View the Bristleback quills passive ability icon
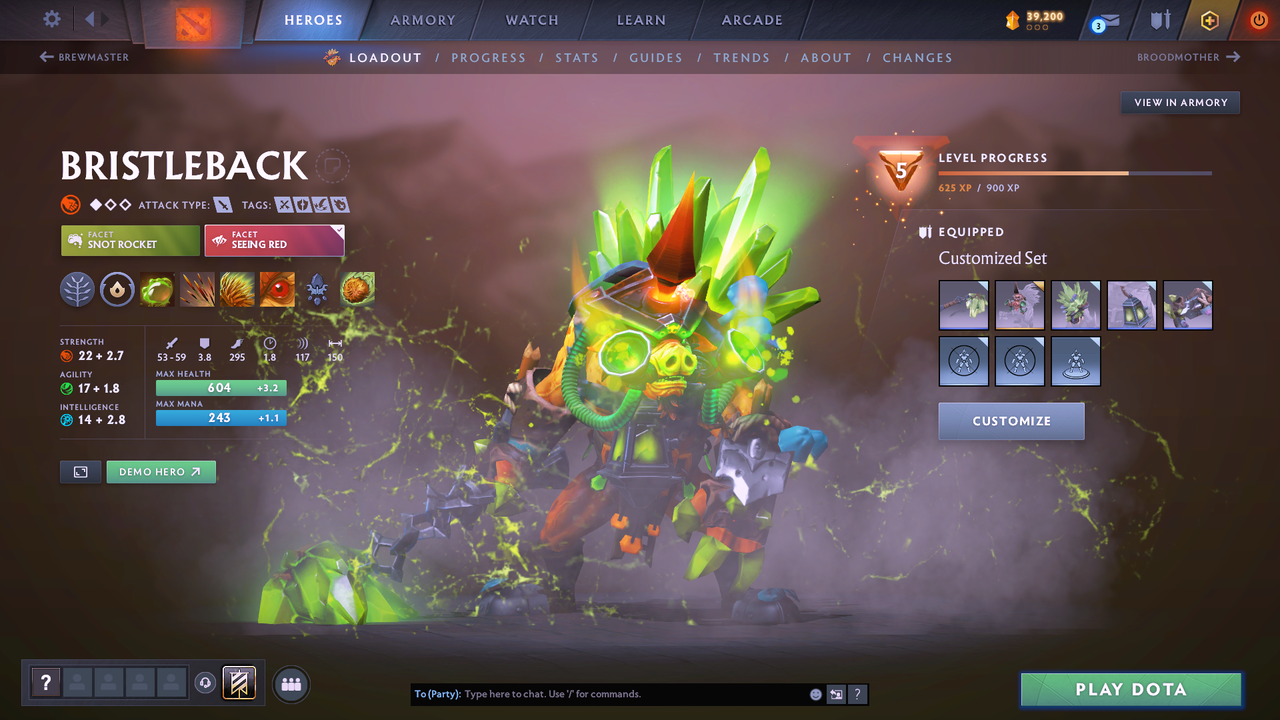 pos(237,289)
